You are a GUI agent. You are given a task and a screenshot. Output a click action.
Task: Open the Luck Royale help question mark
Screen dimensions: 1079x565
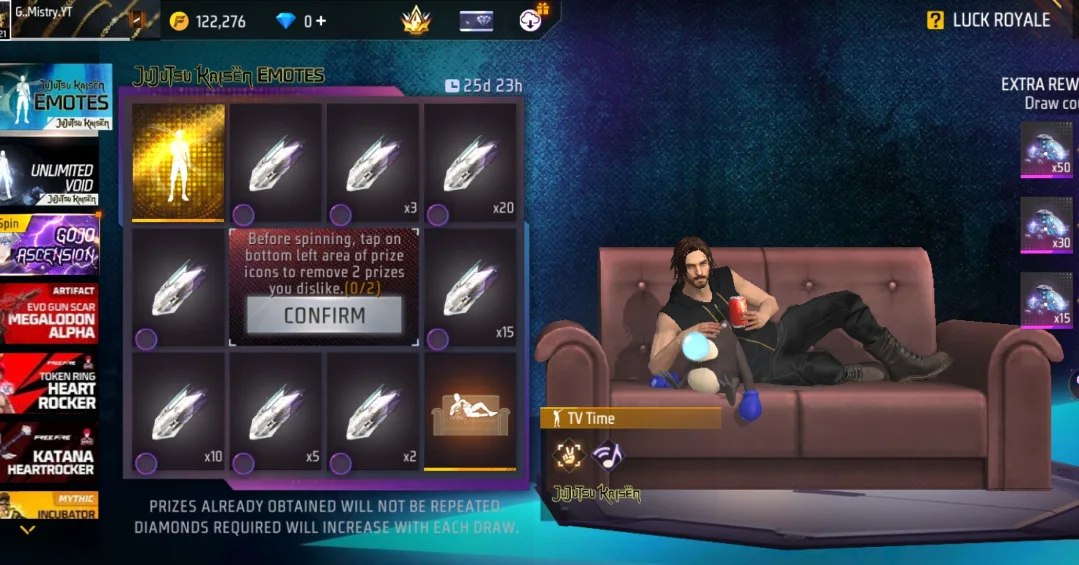click(x=936, y=20)
